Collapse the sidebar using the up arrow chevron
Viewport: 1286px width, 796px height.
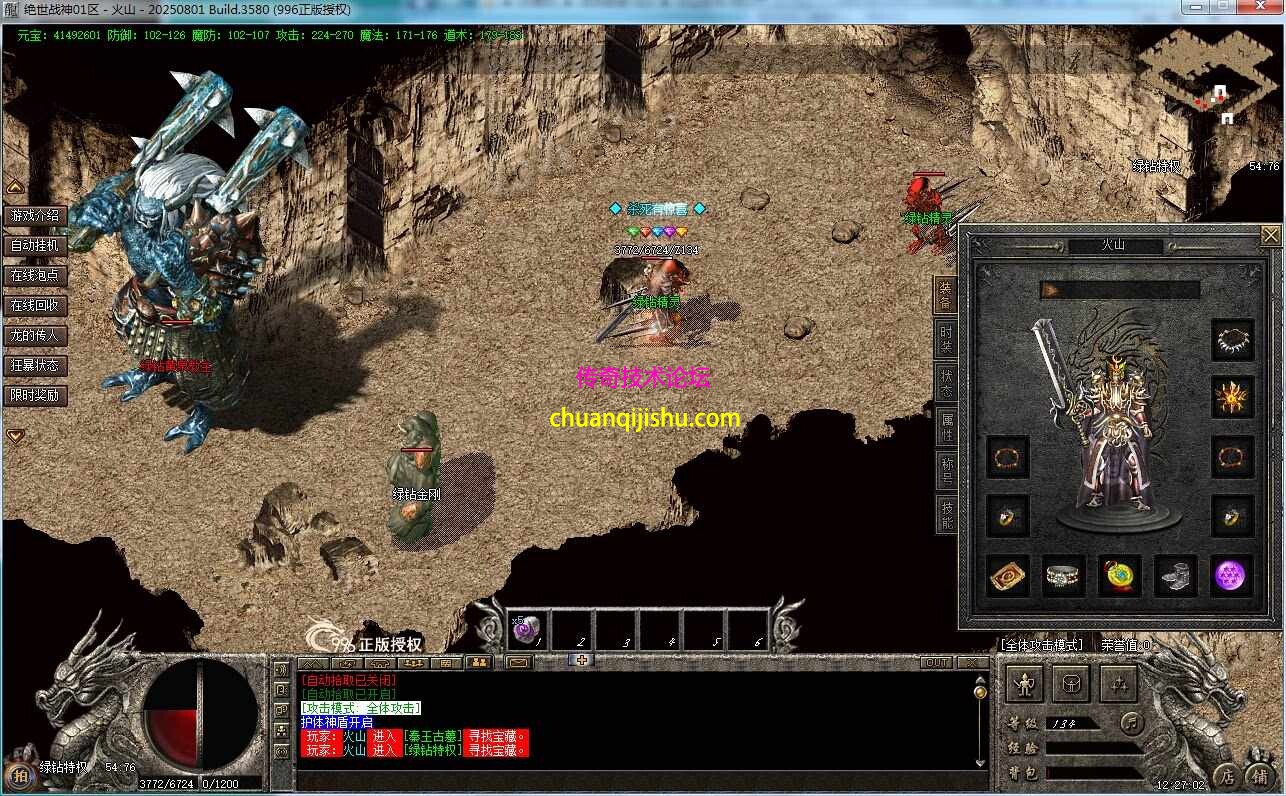(15, 186)
